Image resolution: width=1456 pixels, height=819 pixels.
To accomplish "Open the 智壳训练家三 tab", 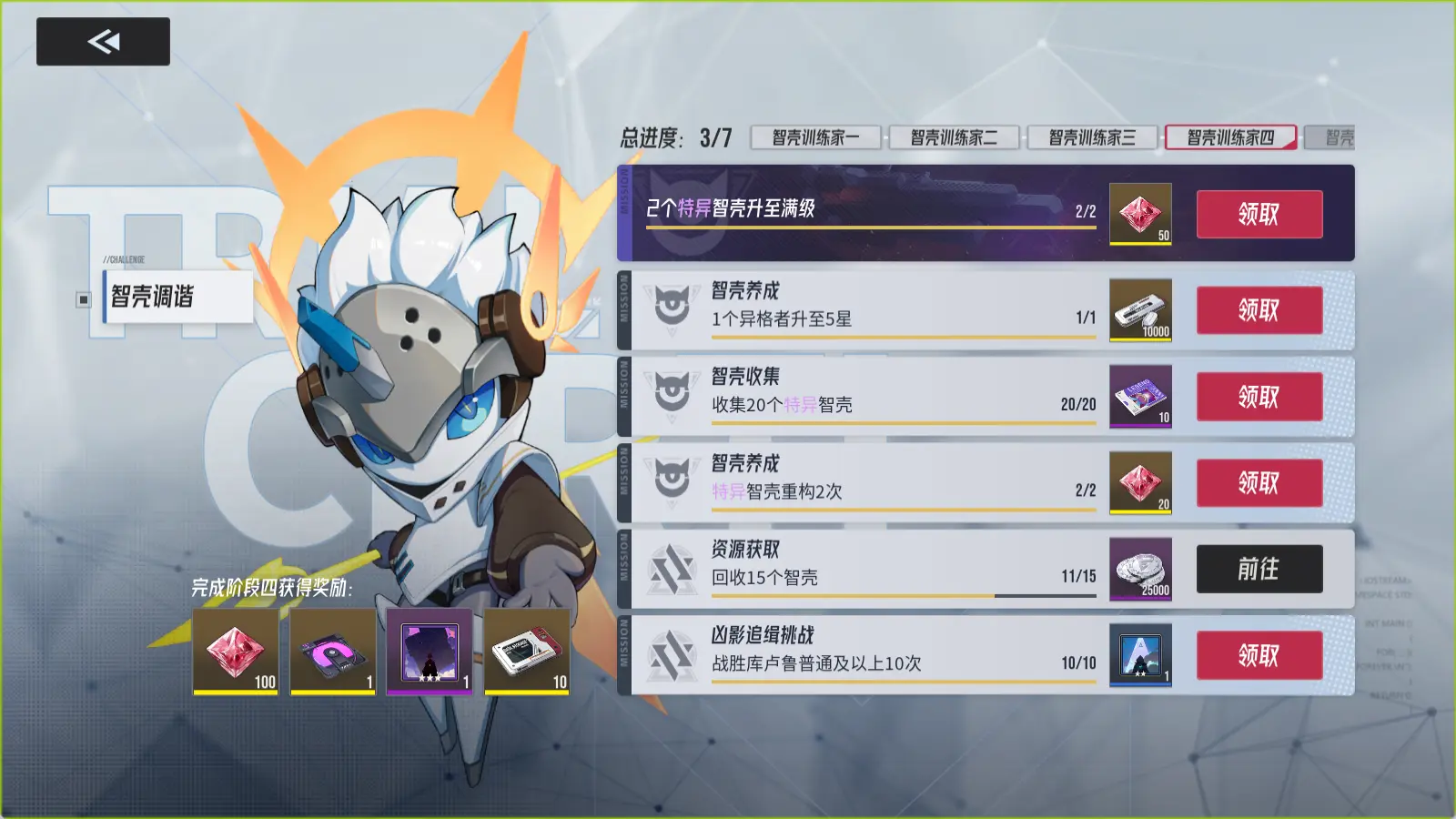I will 1092,137.
